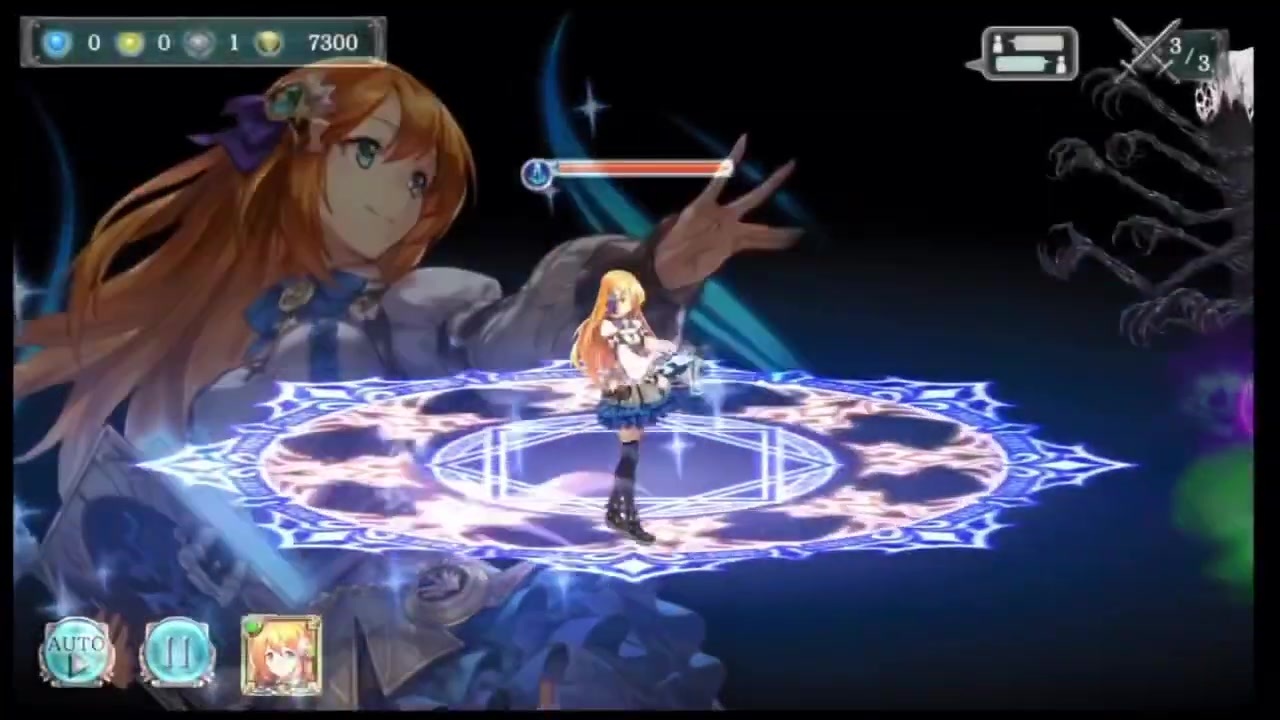Pause the battle

tap(177, 650)
